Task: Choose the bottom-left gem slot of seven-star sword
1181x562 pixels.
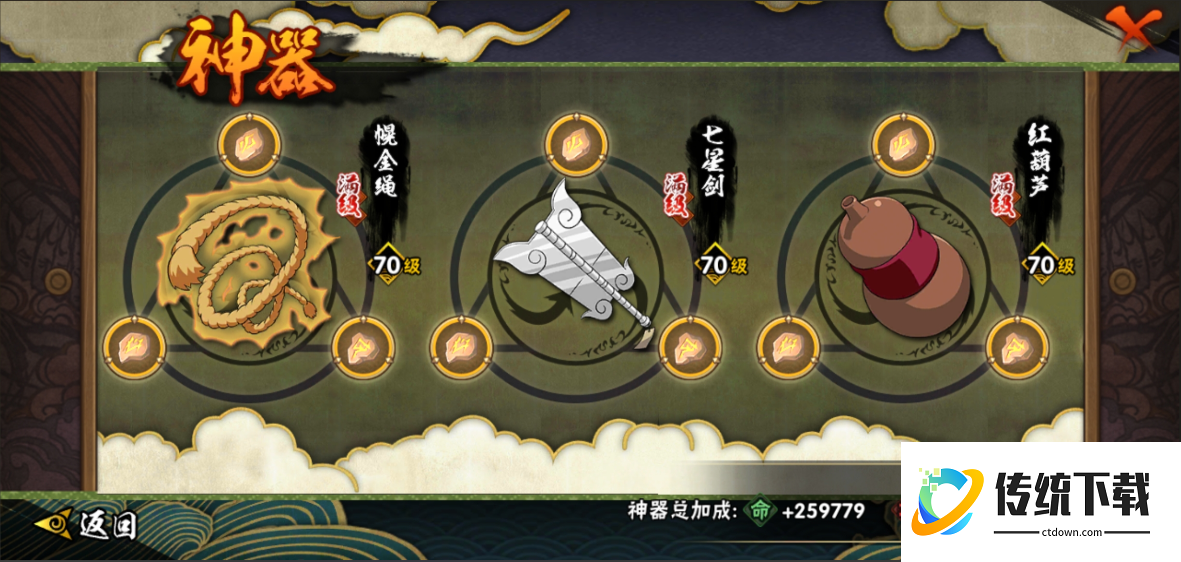Action: (461, 349)
